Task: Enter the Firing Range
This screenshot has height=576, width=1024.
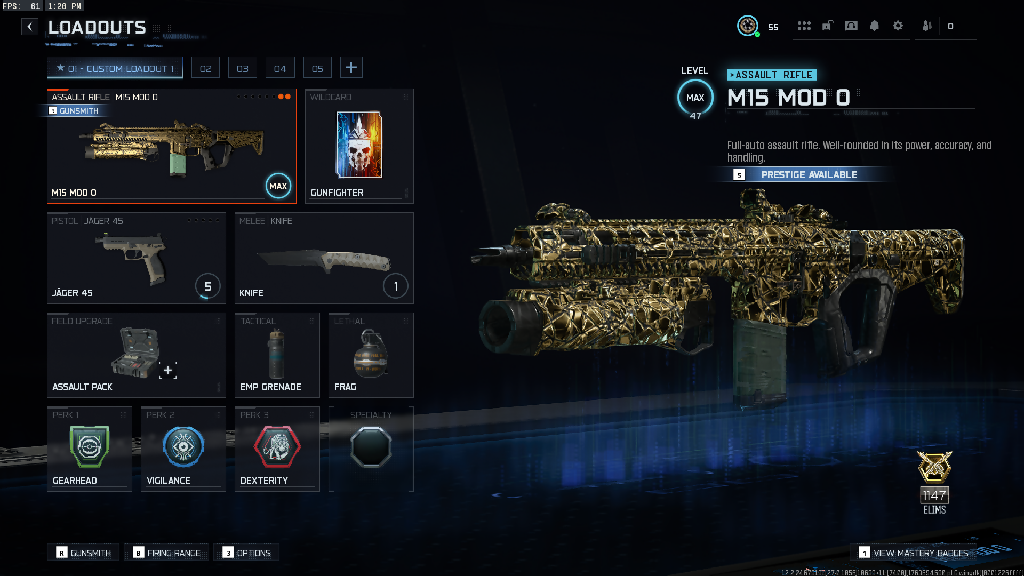Action: [x=167, y=552]
